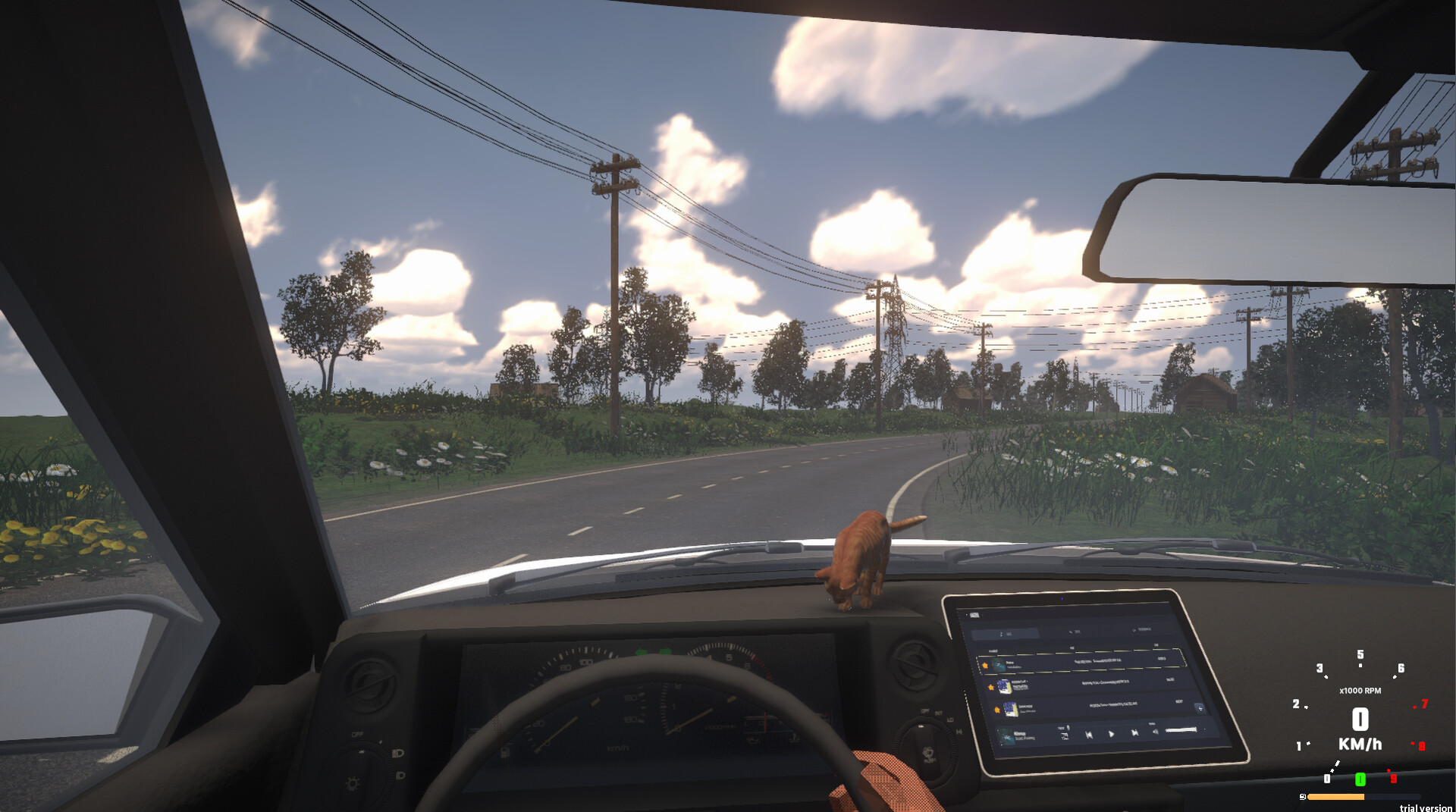Click the album art thumbnail of the playing track
The image size is (1456, 812).
(1006, 737)
